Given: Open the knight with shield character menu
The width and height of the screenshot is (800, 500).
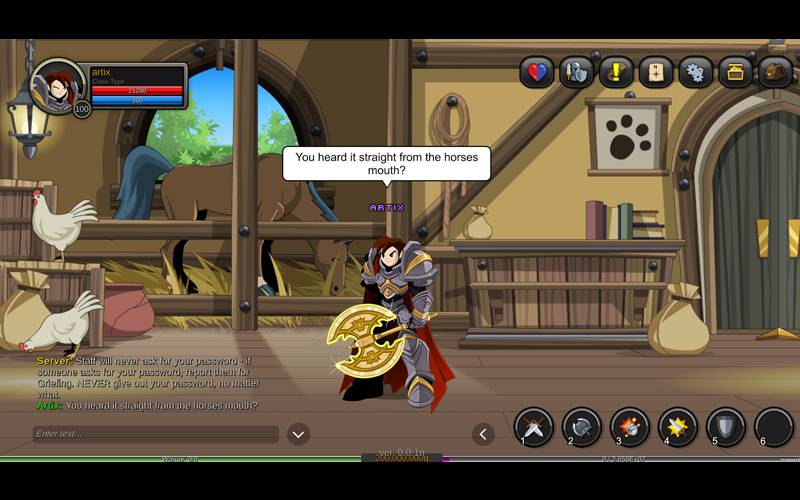Looking at the screenshot, I should (x=576, y=72).
